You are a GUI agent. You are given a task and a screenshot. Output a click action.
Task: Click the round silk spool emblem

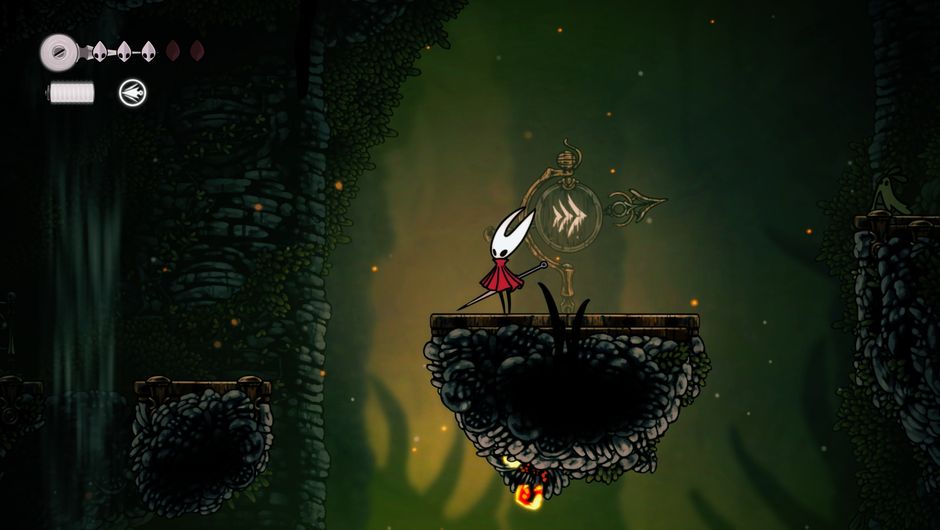[60, 51]
